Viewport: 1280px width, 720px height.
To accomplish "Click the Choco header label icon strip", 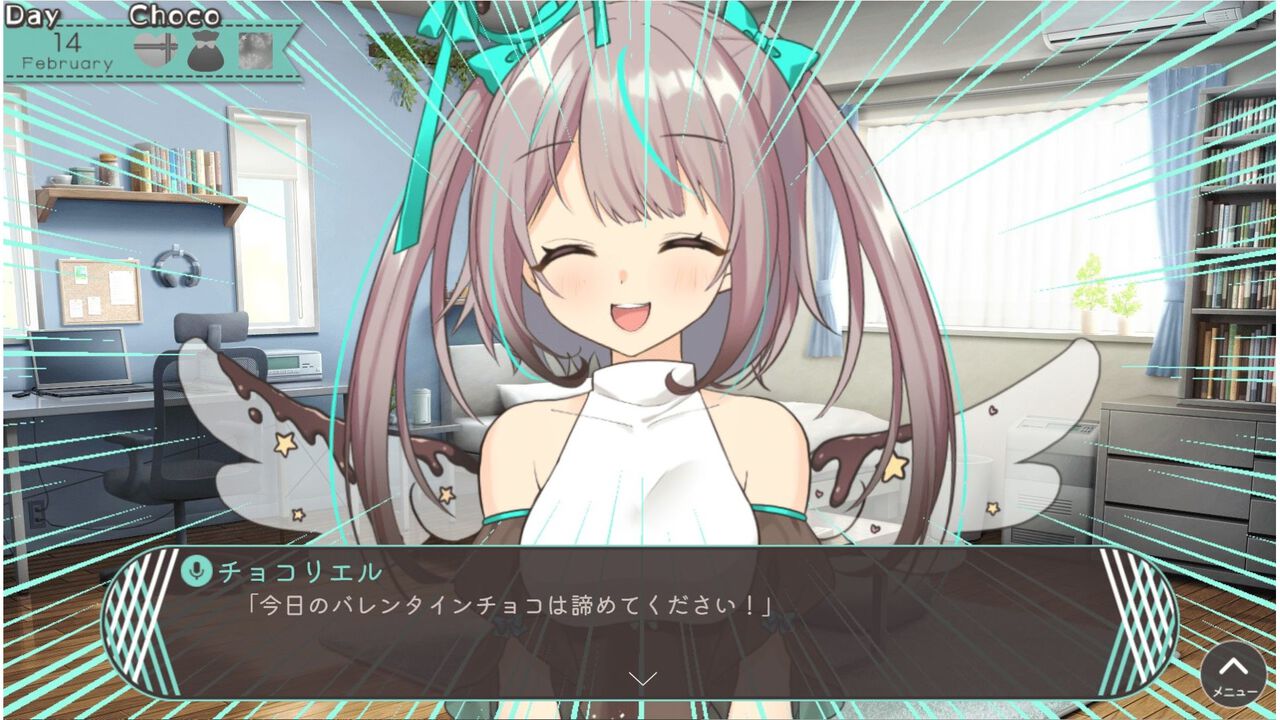I will tap(175, 14).
